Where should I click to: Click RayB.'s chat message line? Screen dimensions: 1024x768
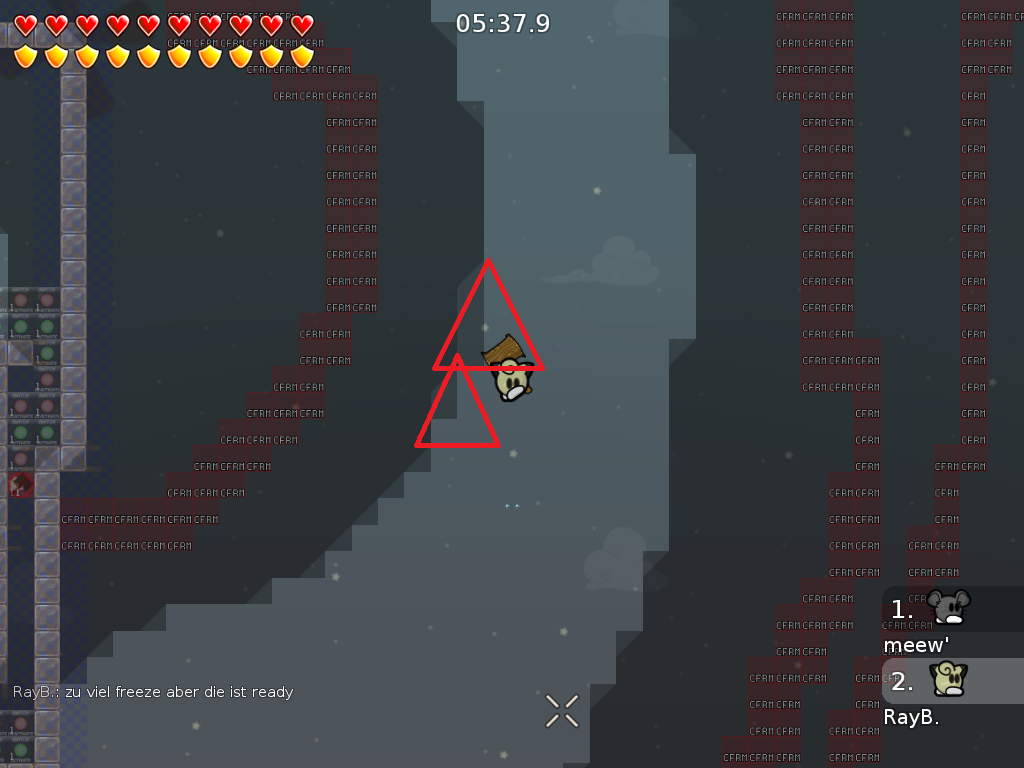pos(153,692)
